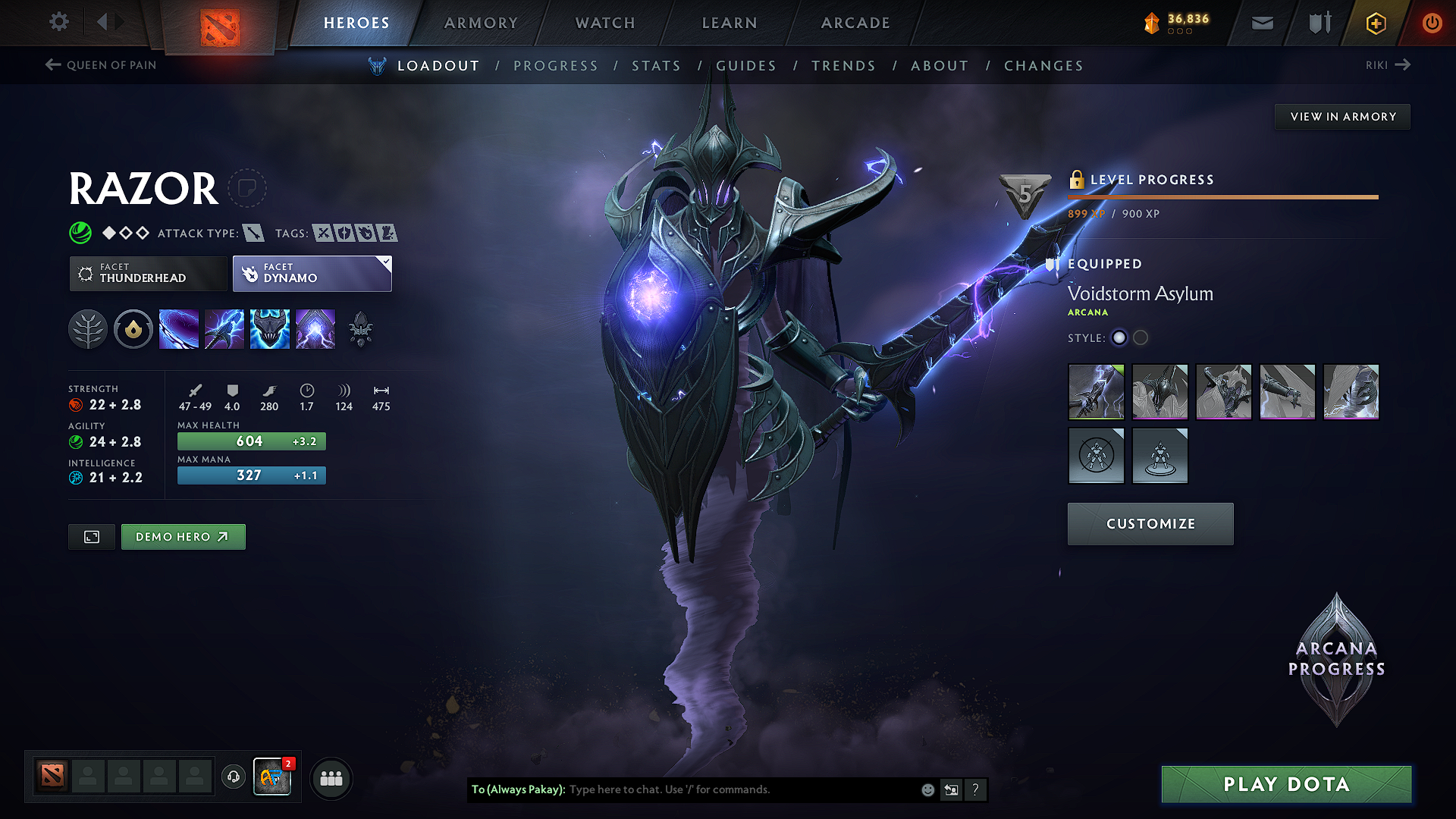Select the Static Link ability icon

224,328
